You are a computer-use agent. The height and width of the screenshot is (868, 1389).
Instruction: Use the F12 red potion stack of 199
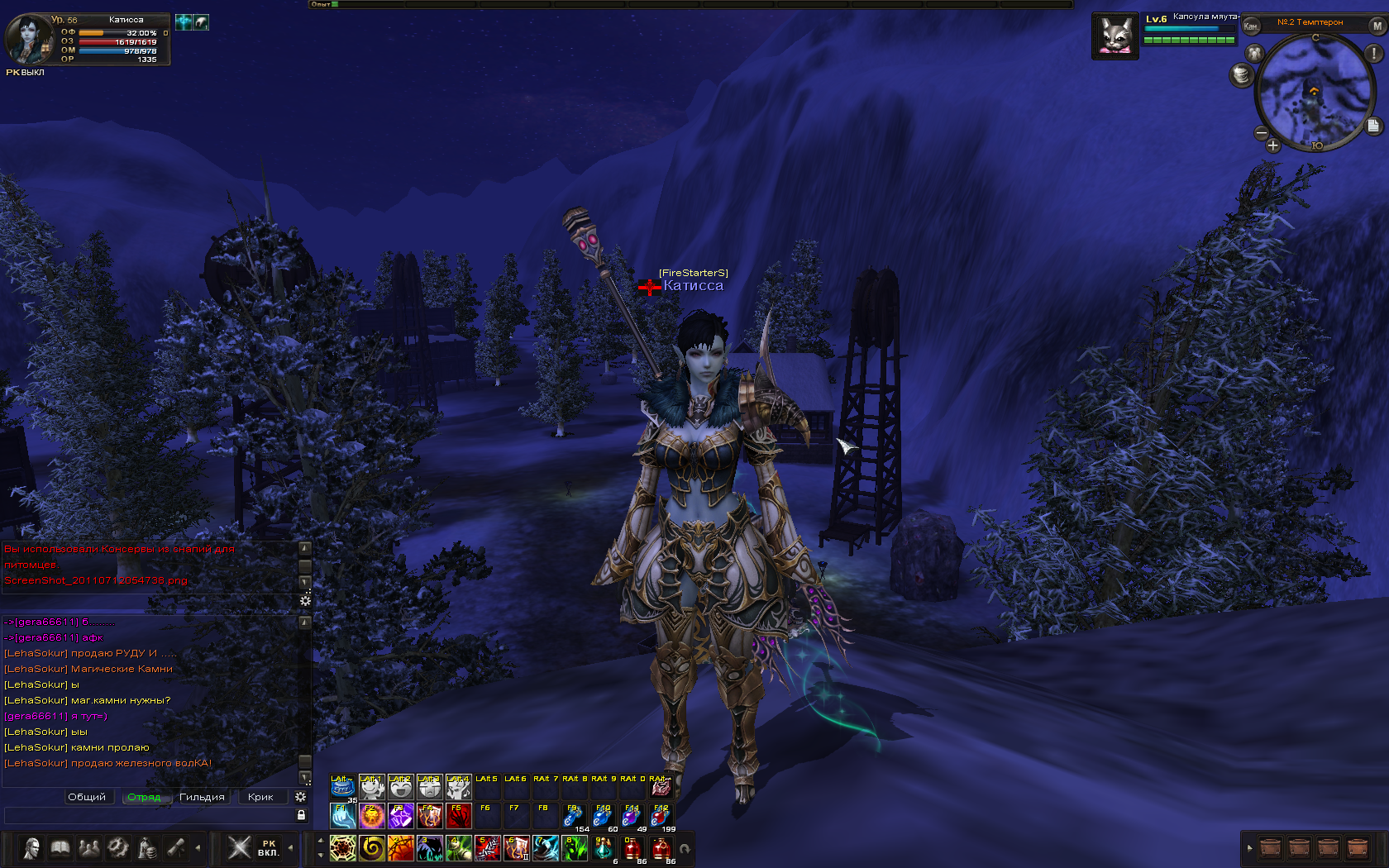point(661,816)
